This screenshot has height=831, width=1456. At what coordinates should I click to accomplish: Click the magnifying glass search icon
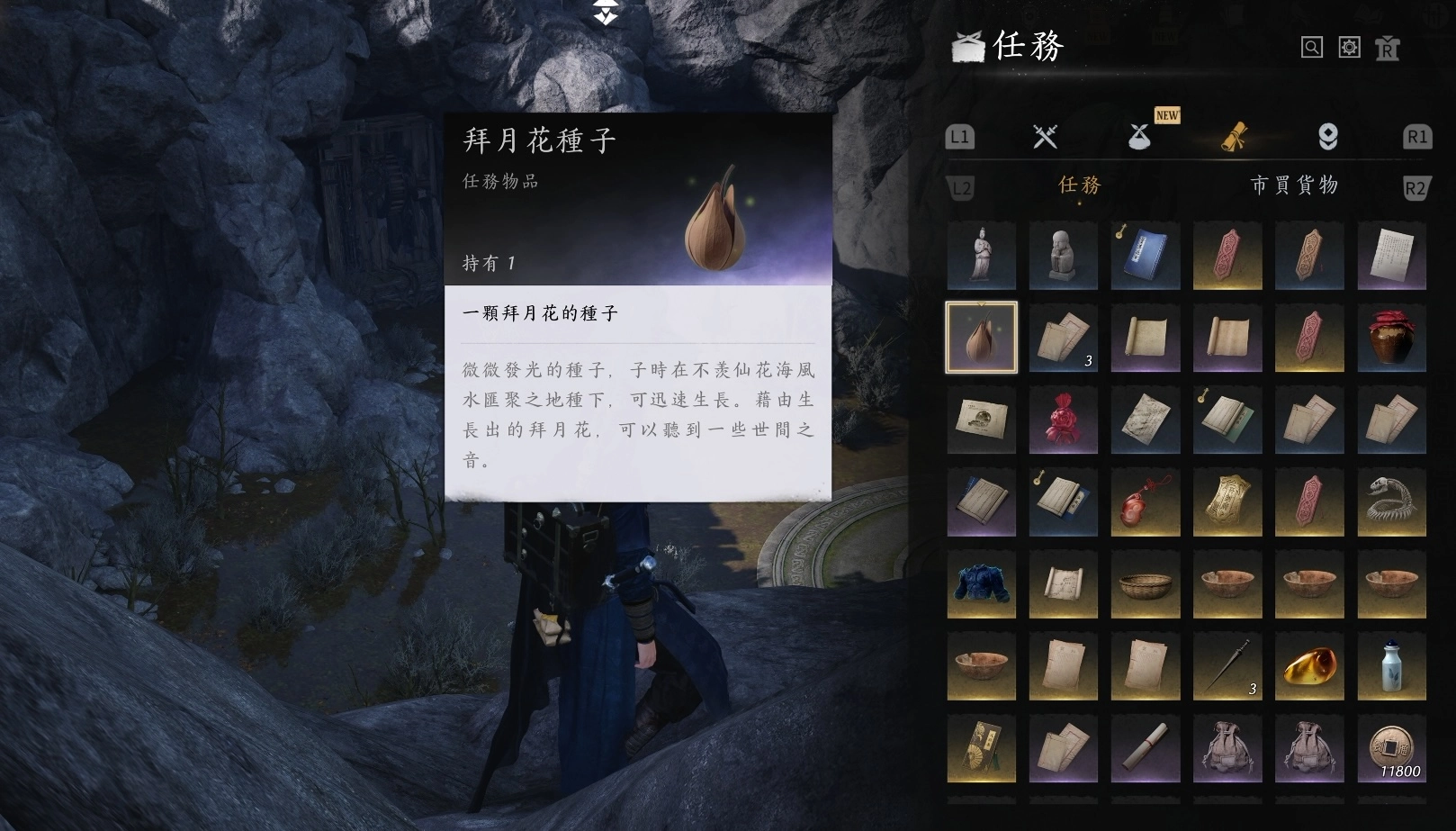point(1310,47)
